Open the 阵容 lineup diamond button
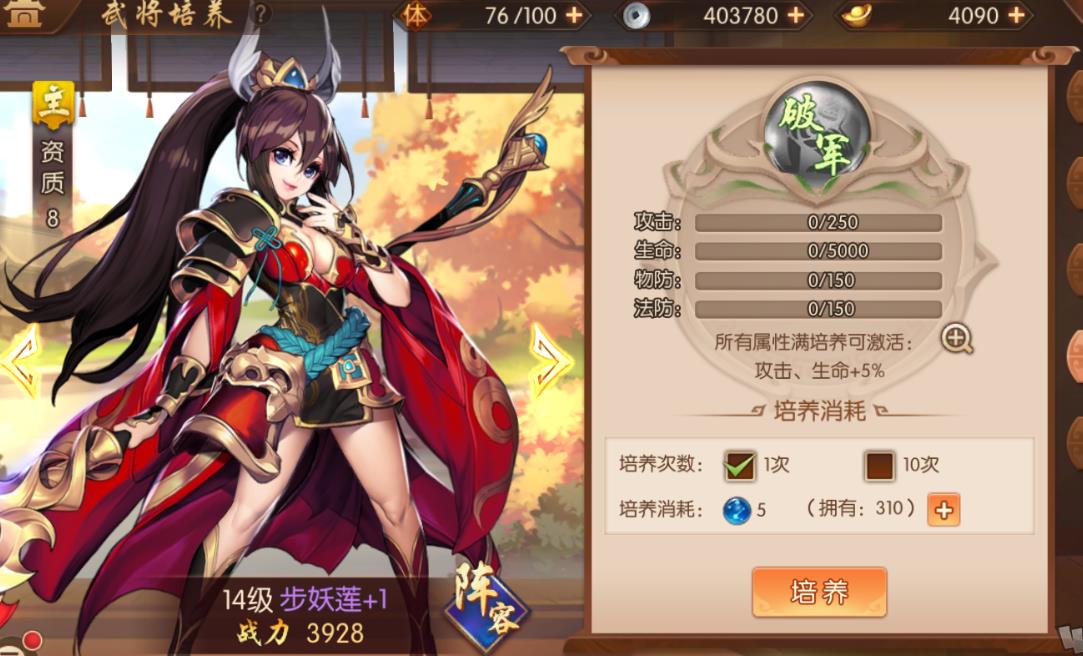This screenshot has width=1083, height=656. (486, 603)
